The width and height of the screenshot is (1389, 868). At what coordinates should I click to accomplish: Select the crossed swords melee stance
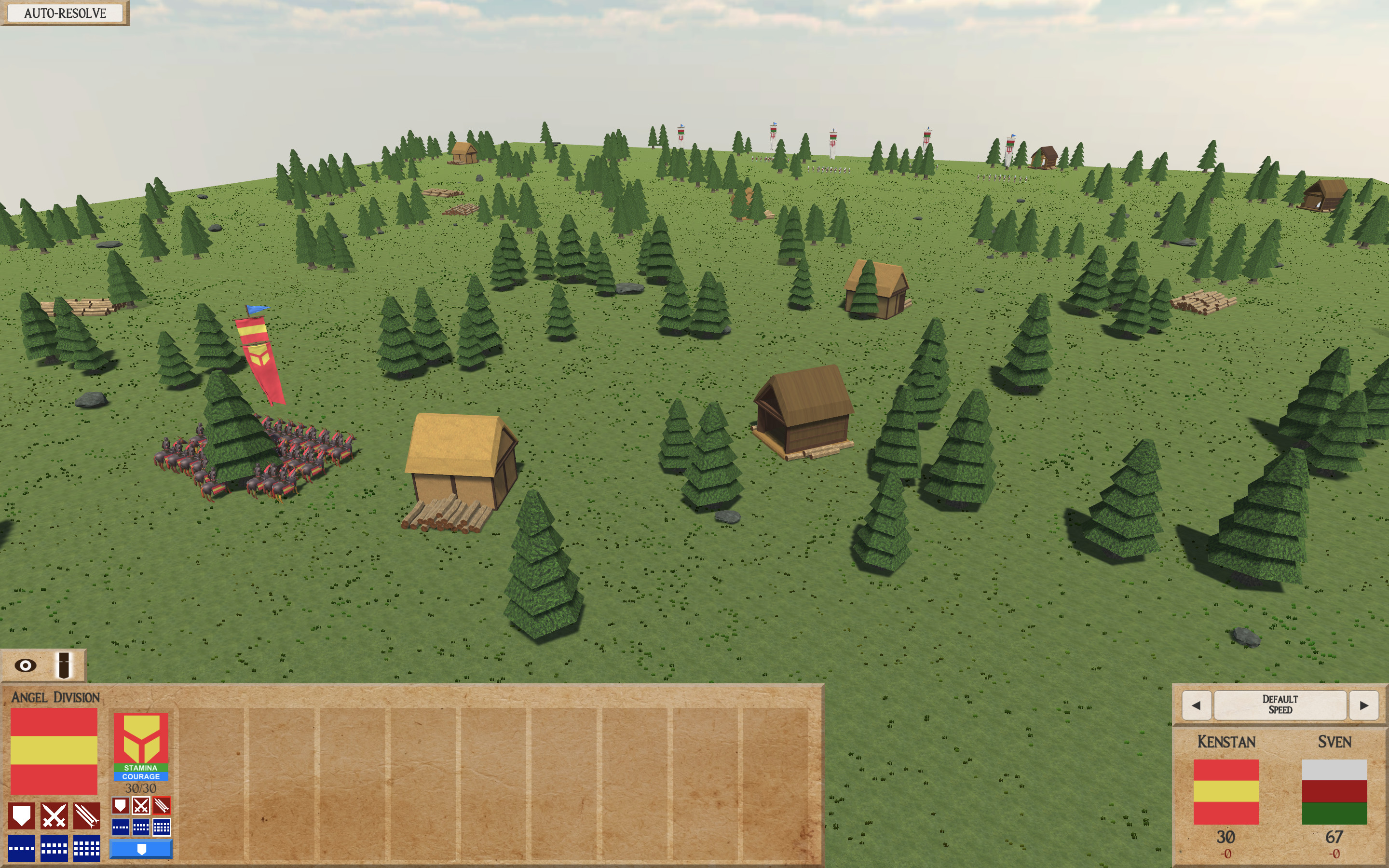[54, 816]
